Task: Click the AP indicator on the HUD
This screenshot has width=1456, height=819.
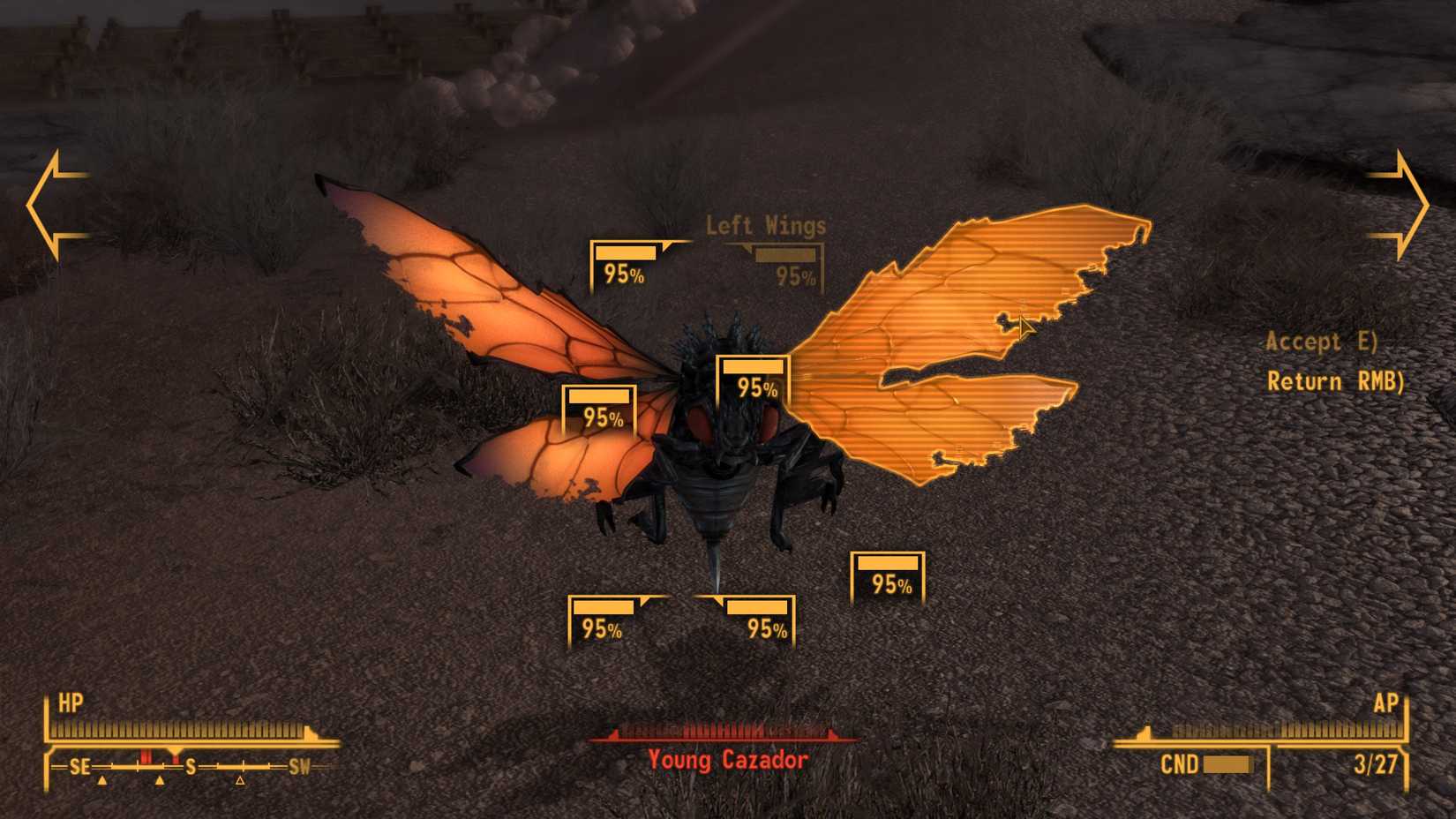Action: click(x=1388, y=705)
